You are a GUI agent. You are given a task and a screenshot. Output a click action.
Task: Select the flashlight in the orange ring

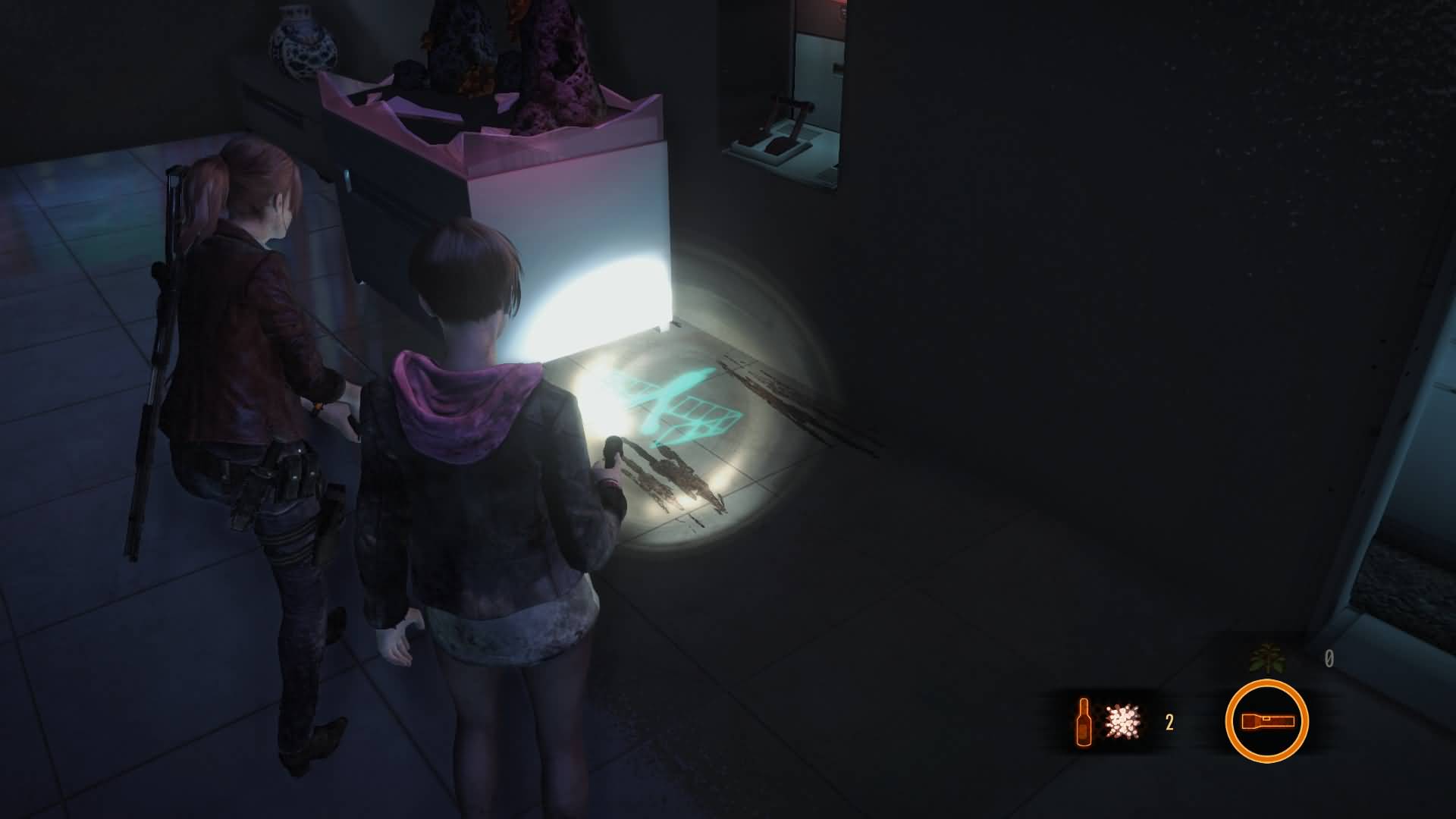(x=1266, y=721)
